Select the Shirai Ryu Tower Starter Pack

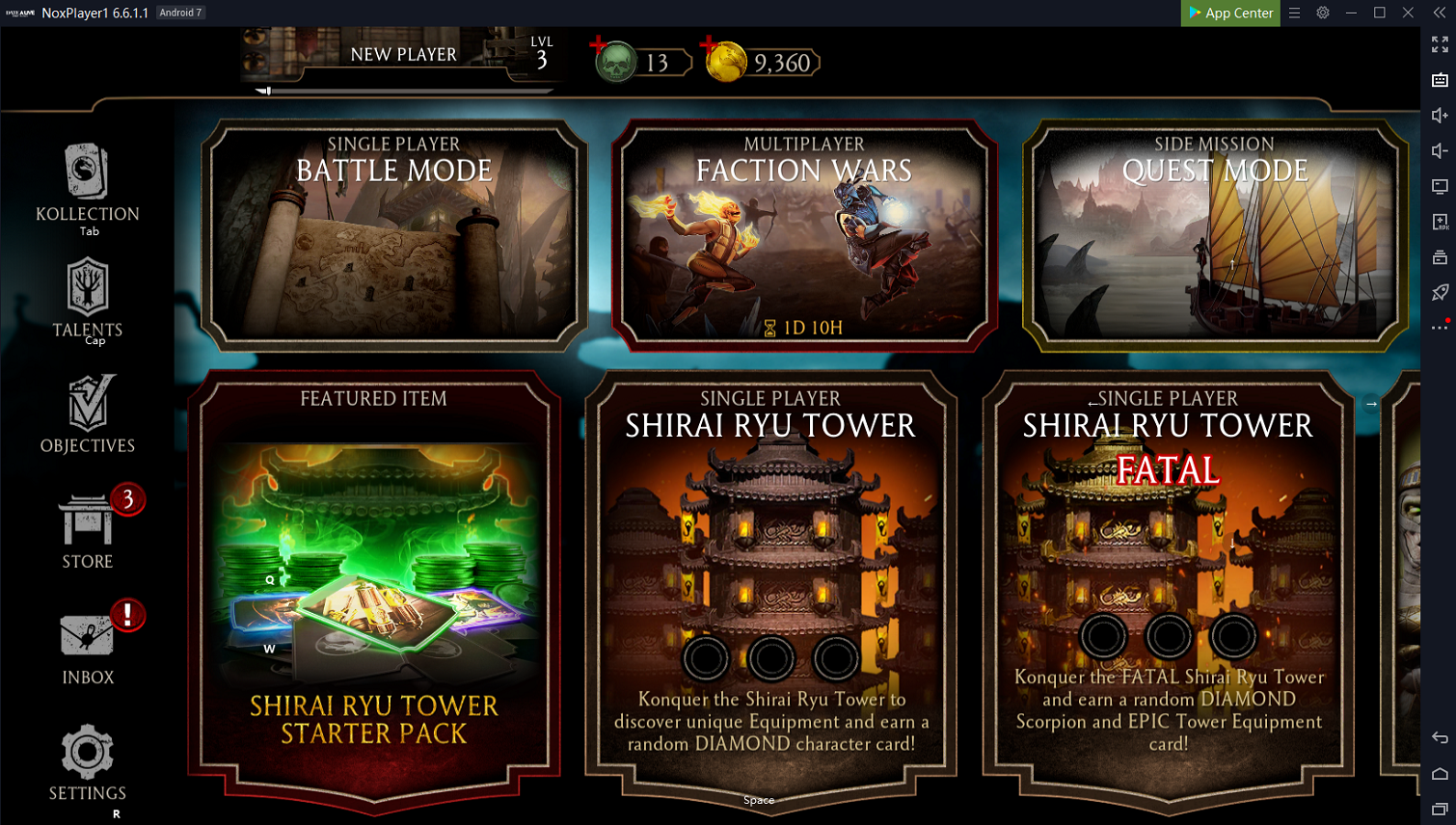374,588
